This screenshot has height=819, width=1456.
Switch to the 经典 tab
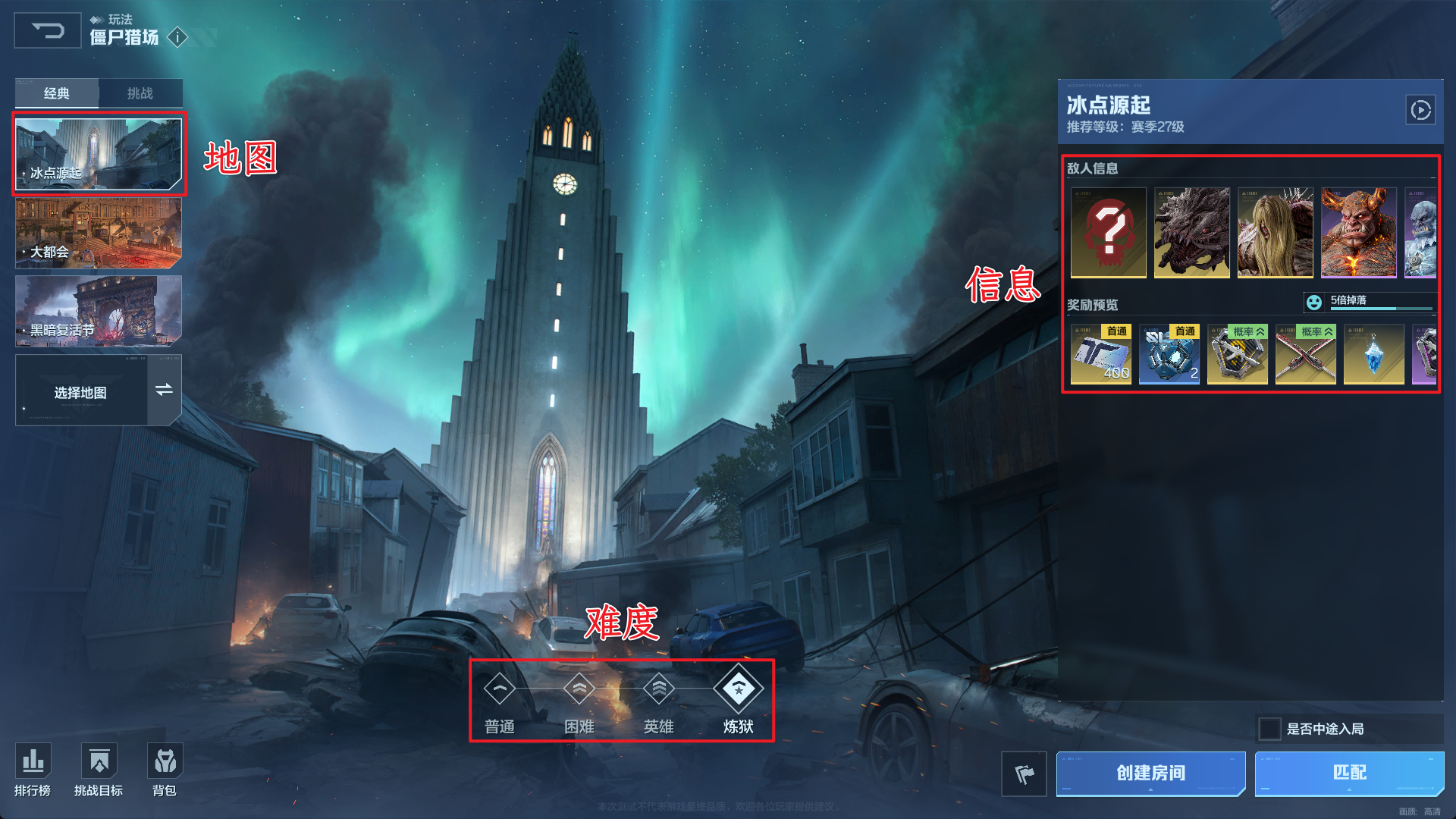(57, 93)
